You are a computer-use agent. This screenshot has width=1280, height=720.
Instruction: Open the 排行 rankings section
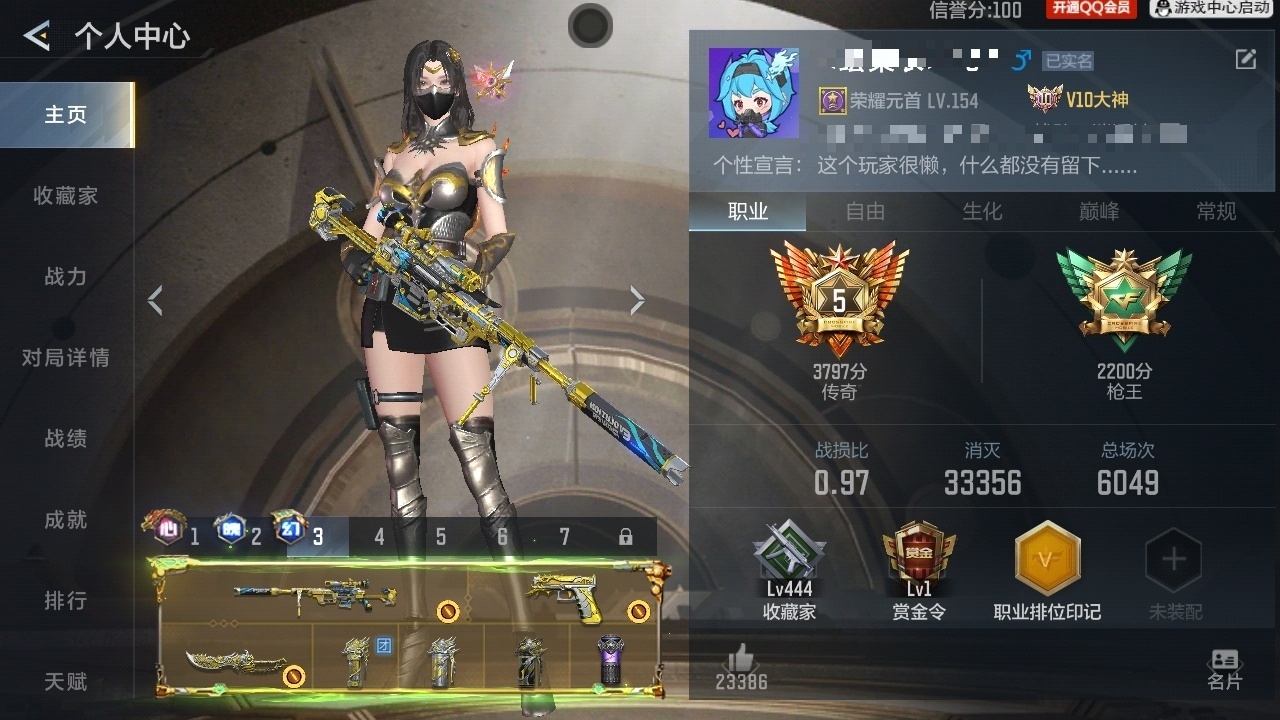pyautogui.click(x=66, y=601)
